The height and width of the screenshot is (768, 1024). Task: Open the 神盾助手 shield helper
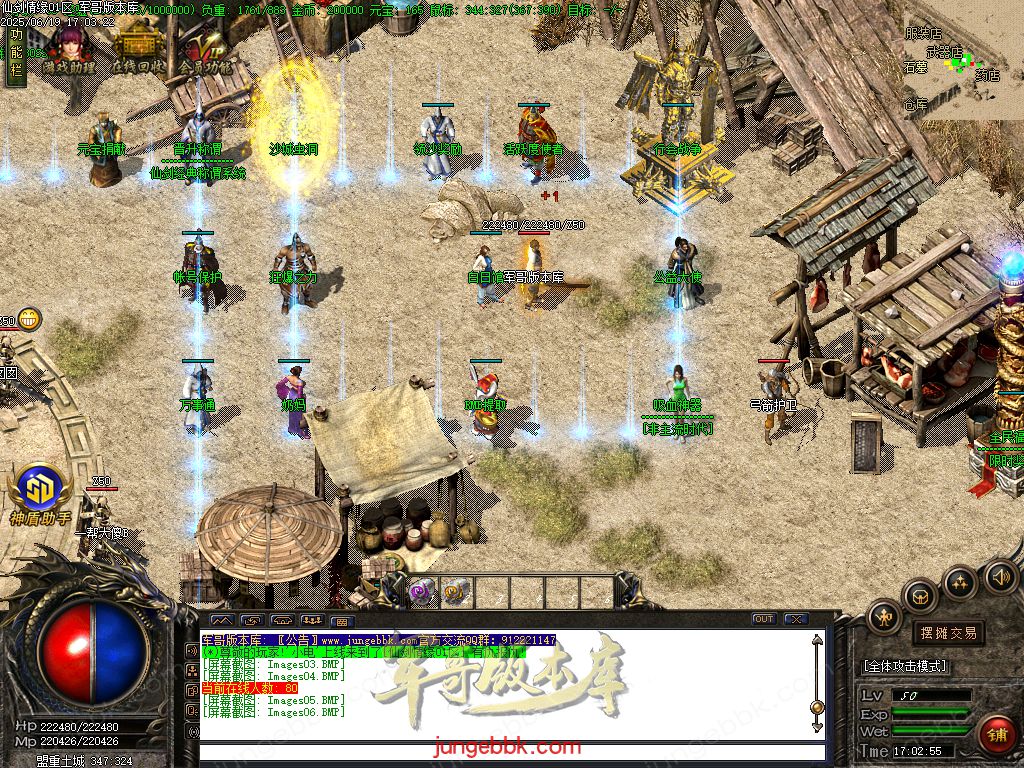(41, 492)
